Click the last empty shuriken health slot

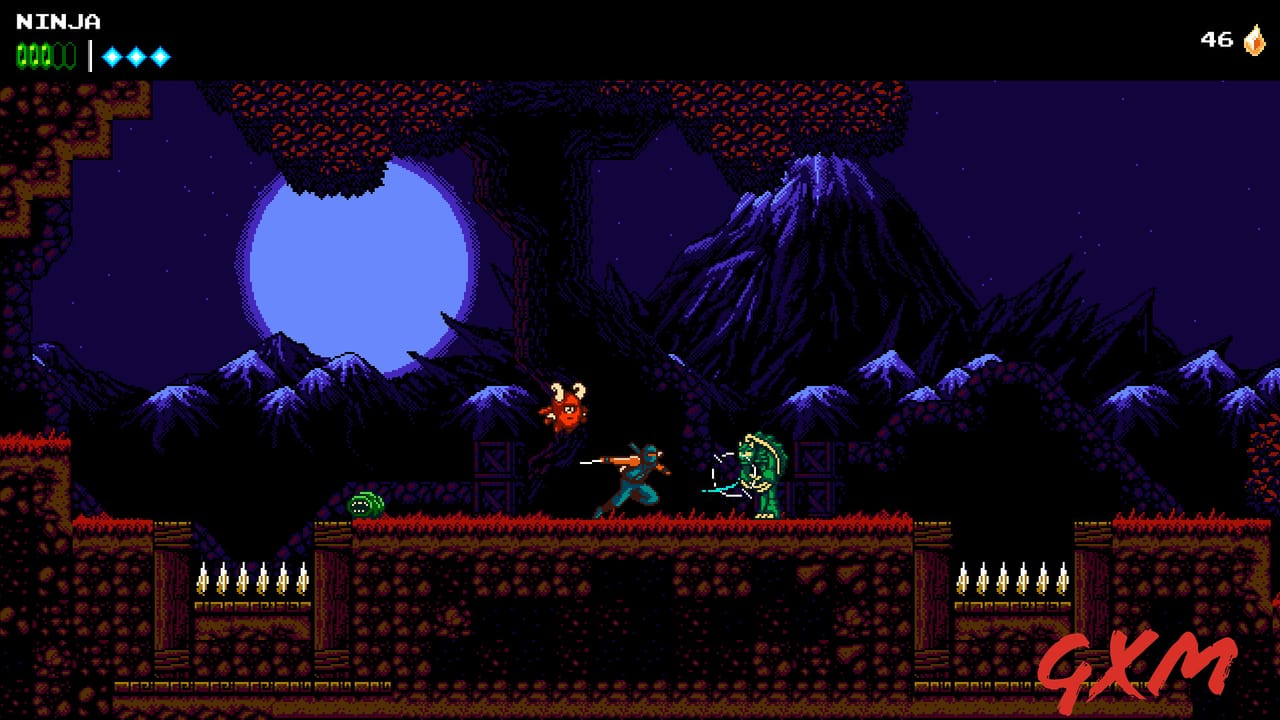pos(68,55)
